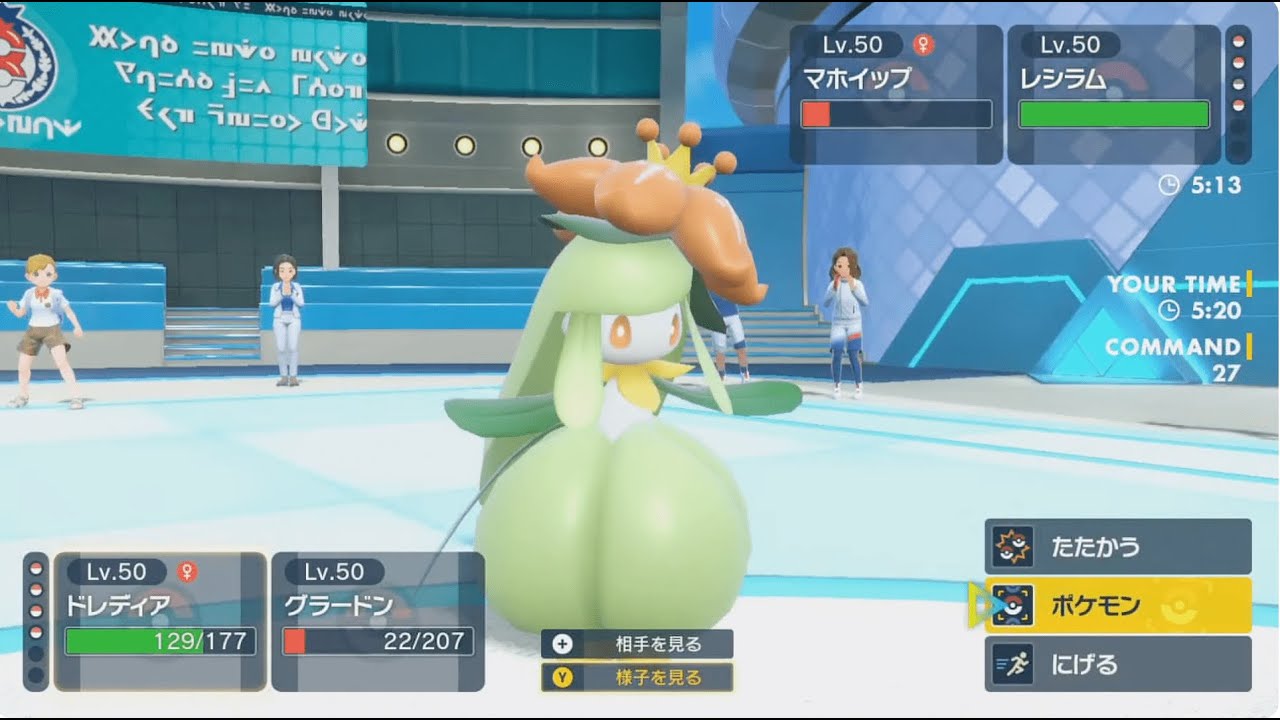
Task: Choose にげる to flee the battle
Action: 1090,663
